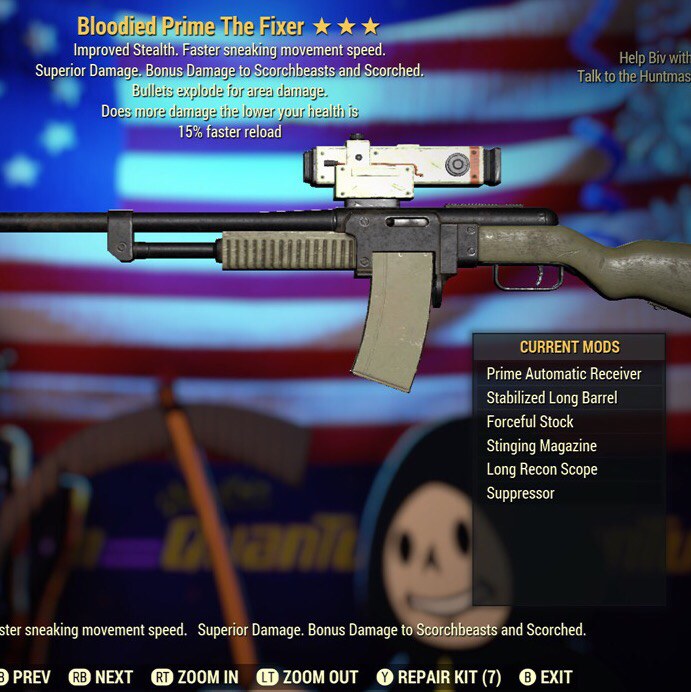The height and width of the screenshot is (692, 691).
Task: Select Stinging Magazine in current mods
Action: (541, 446)
